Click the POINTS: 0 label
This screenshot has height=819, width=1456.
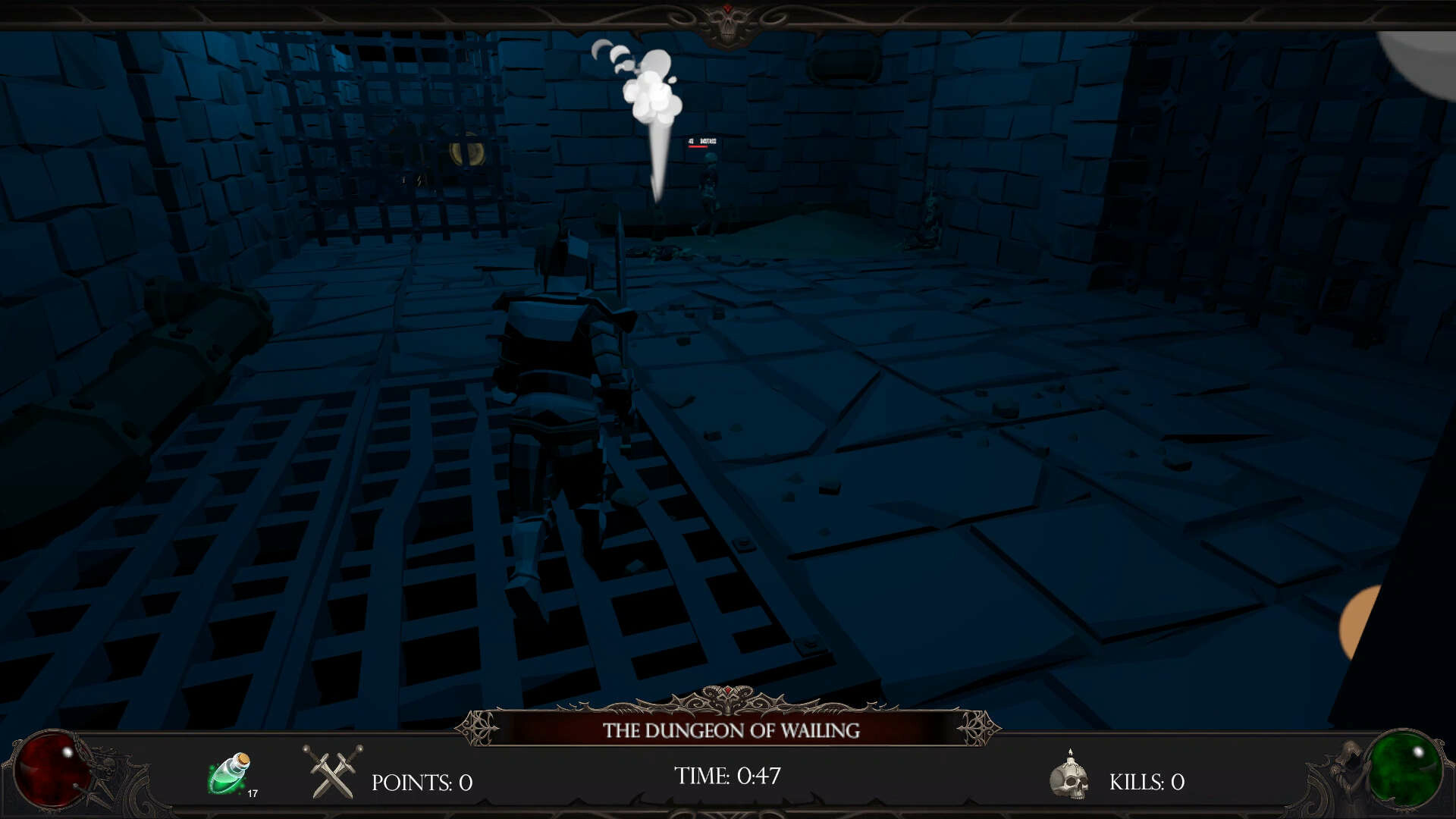pos(422,782)
